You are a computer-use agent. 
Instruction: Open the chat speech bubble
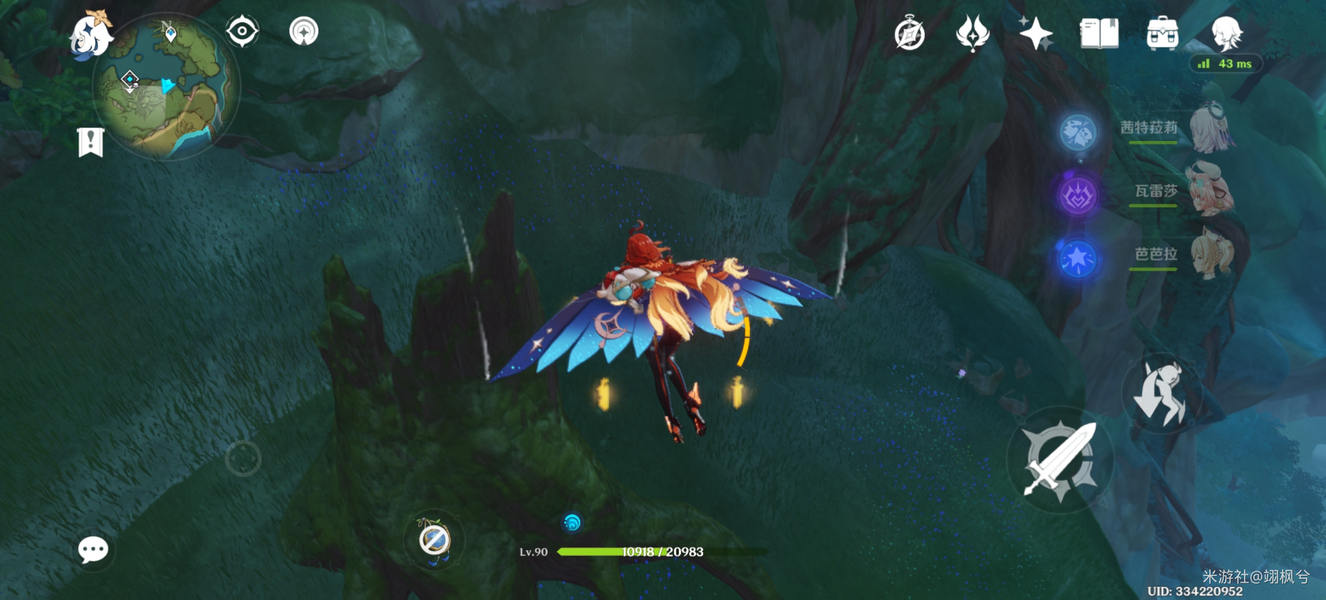point(93,549)
